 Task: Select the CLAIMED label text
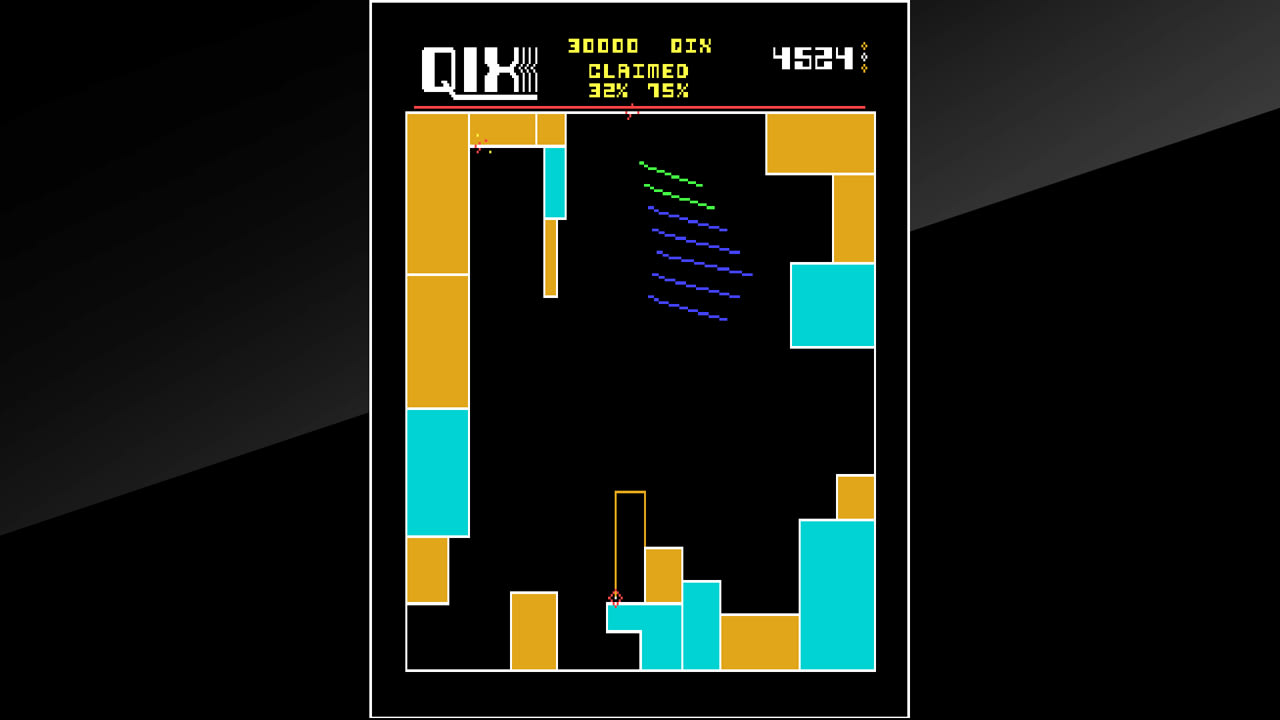[637, 70]
